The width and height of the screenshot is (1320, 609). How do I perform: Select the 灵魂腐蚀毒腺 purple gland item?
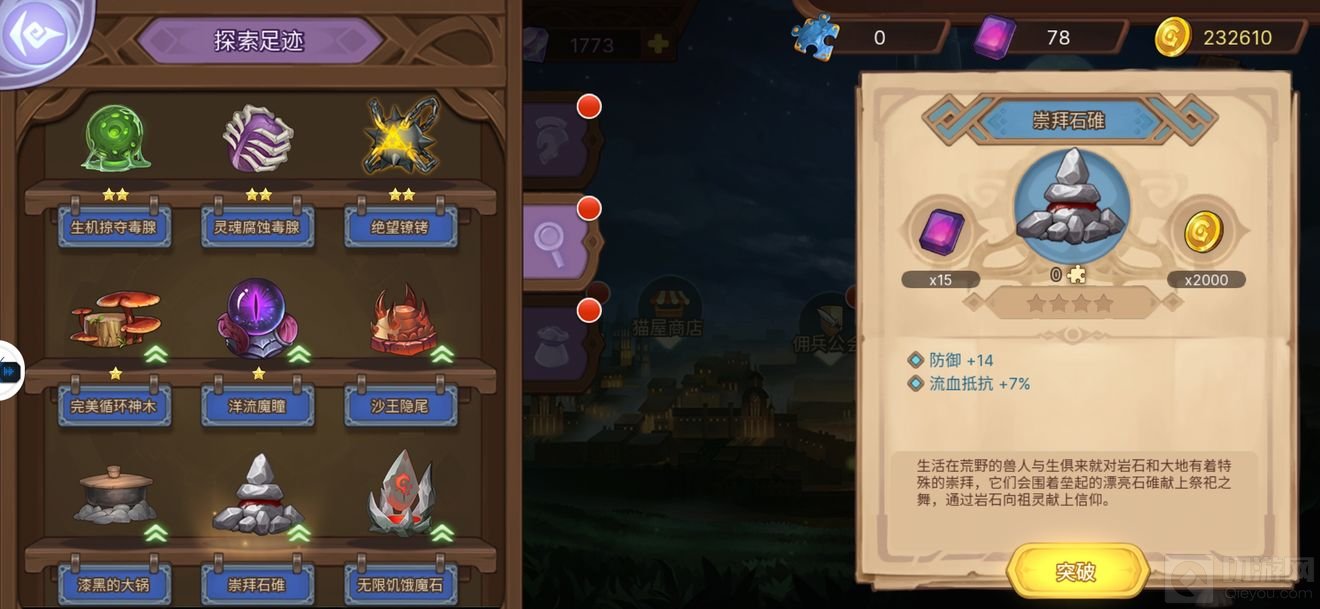[258, 139]
